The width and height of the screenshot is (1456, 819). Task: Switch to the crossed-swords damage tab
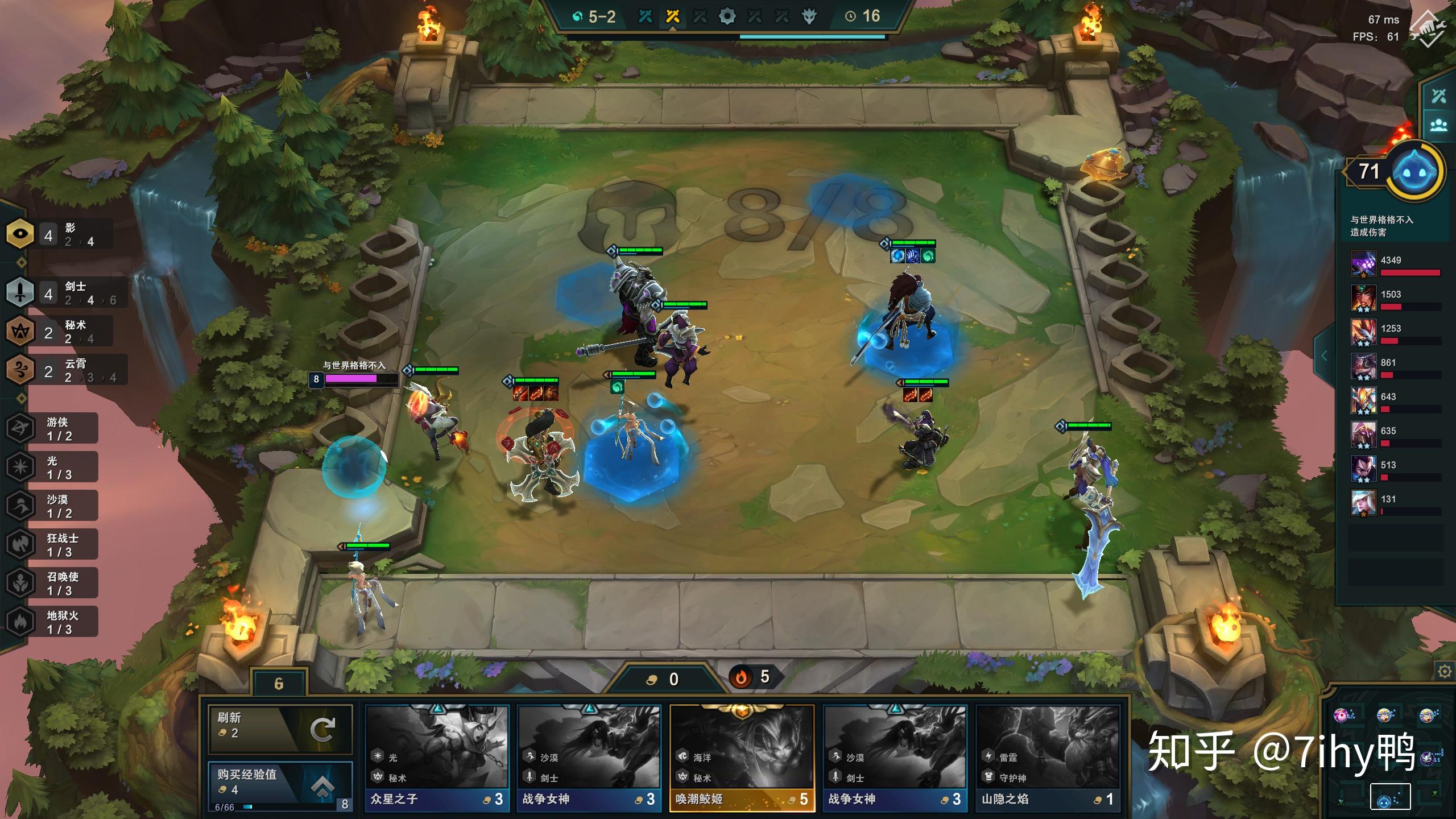click(1438, 96)
